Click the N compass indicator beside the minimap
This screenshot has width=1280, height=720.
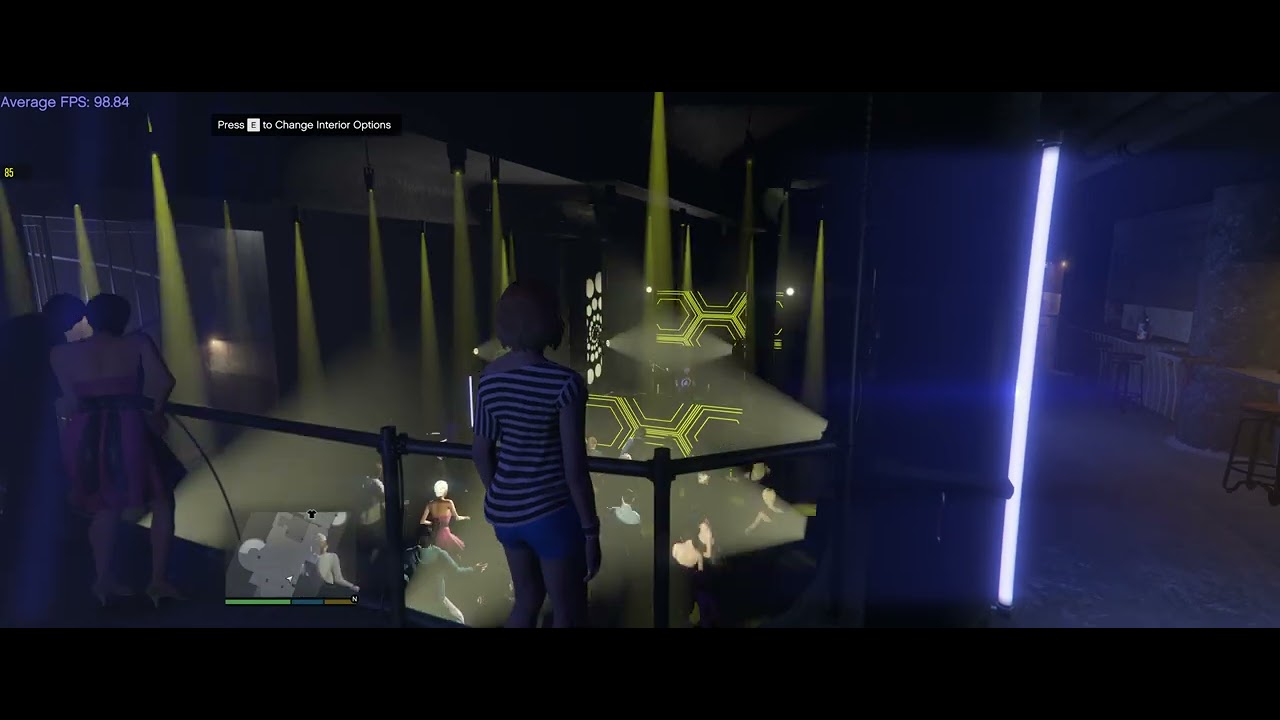click(x=355, y=599)
